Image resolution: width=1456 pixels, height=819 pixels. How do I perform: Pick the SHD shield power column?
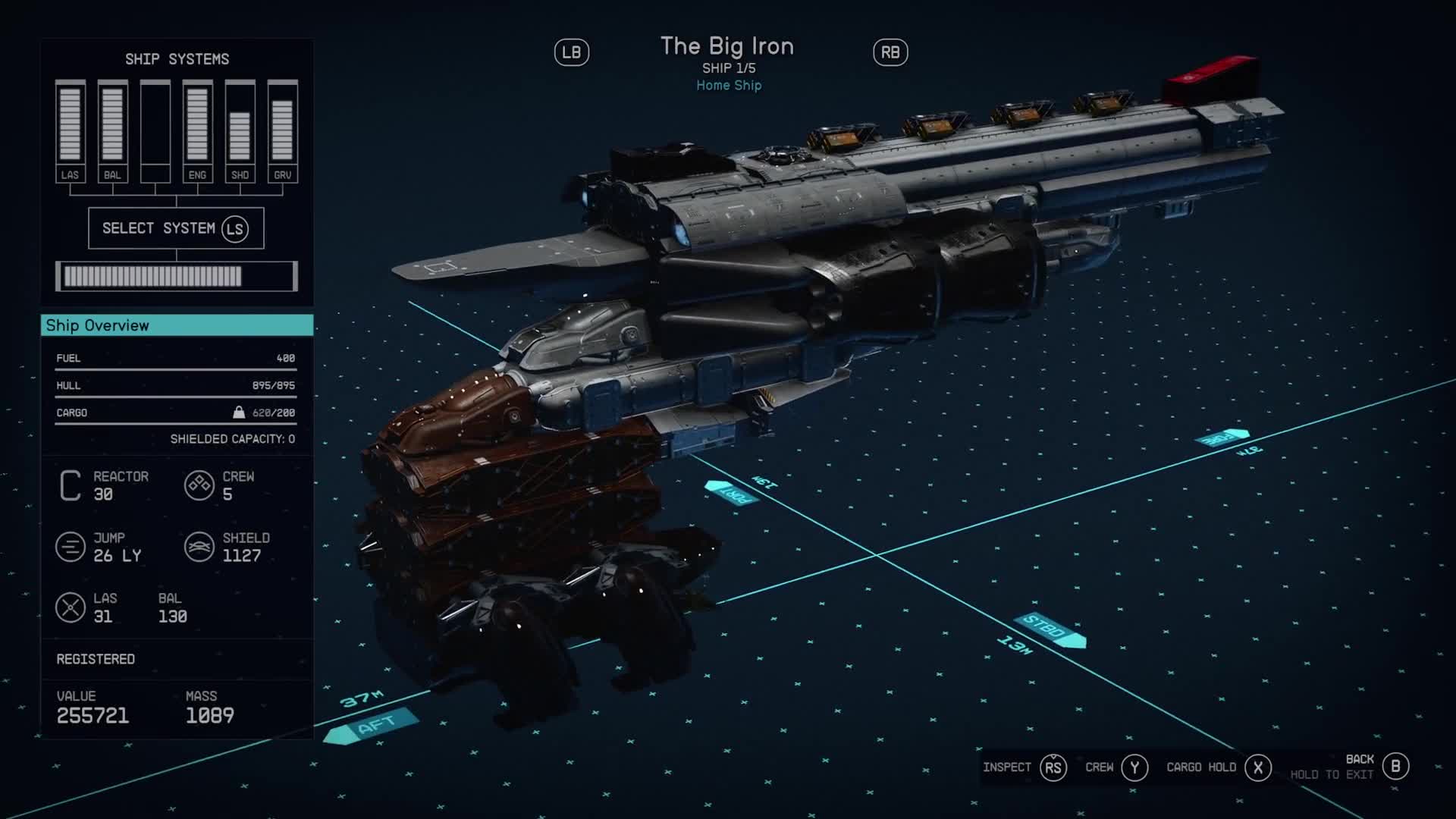(240, 130)
